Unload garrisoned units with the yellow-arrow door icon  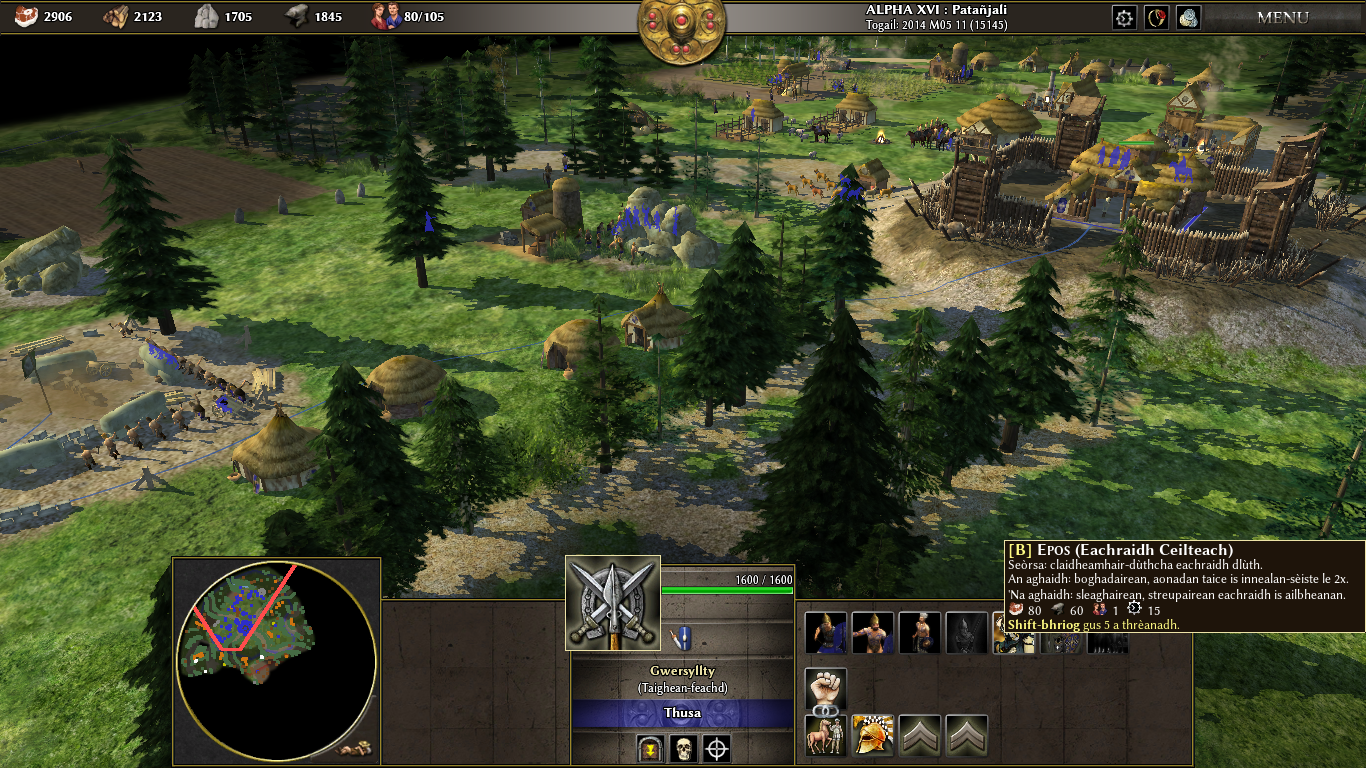click(650, 748)
